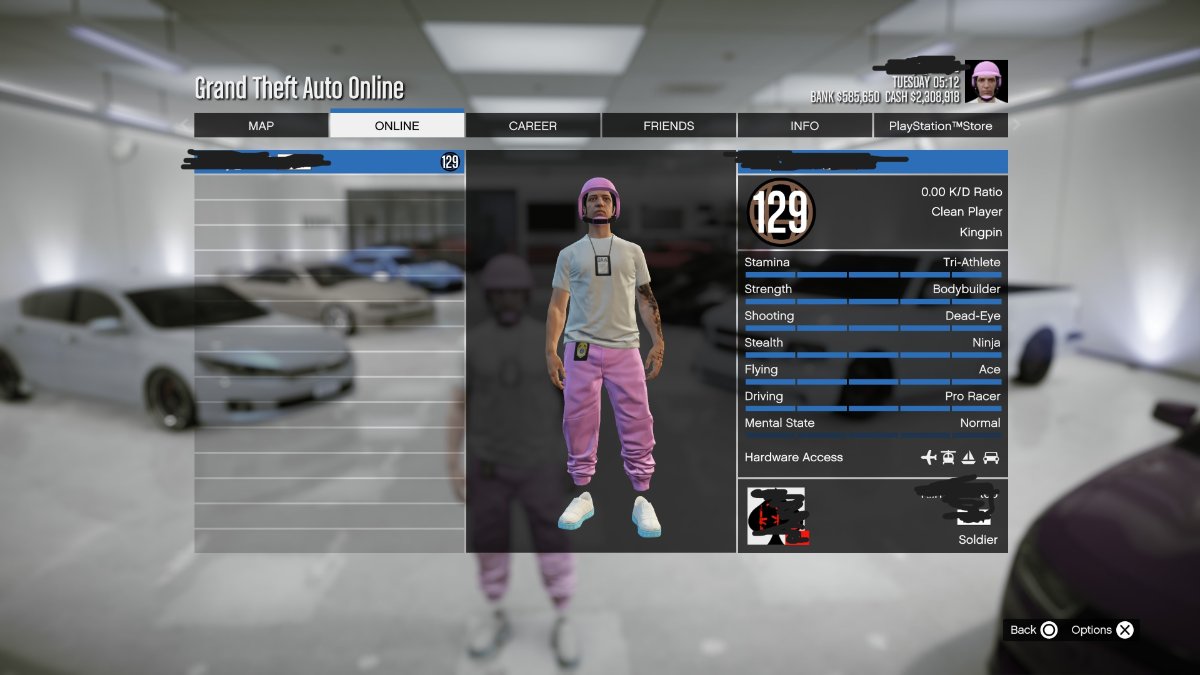The image size is (1200, 675).
Task: Open the PlayStation Store tab
Action: click(940, 126)
